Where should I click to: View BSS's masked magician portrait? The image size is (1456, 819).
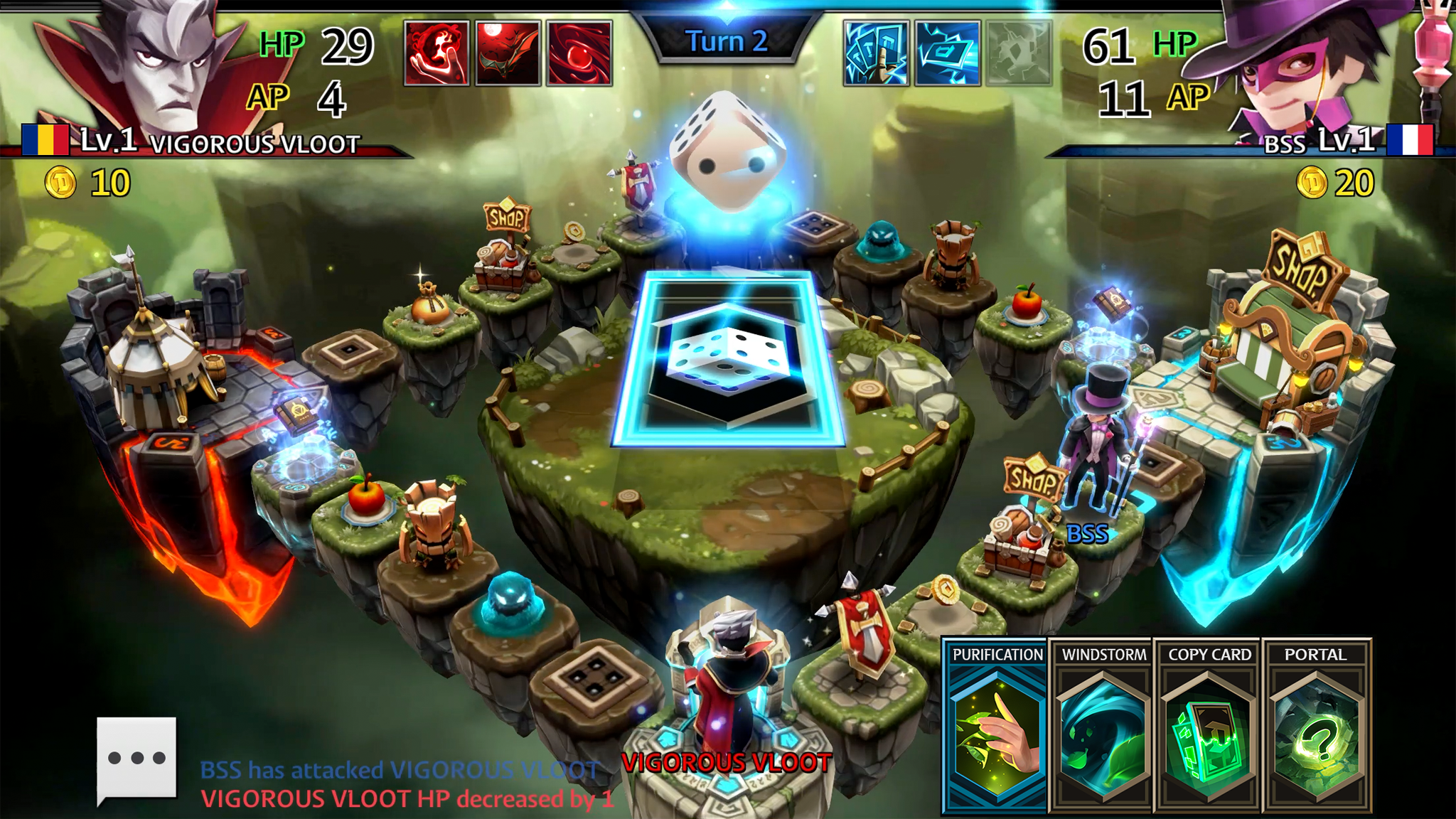point(1301,68)
